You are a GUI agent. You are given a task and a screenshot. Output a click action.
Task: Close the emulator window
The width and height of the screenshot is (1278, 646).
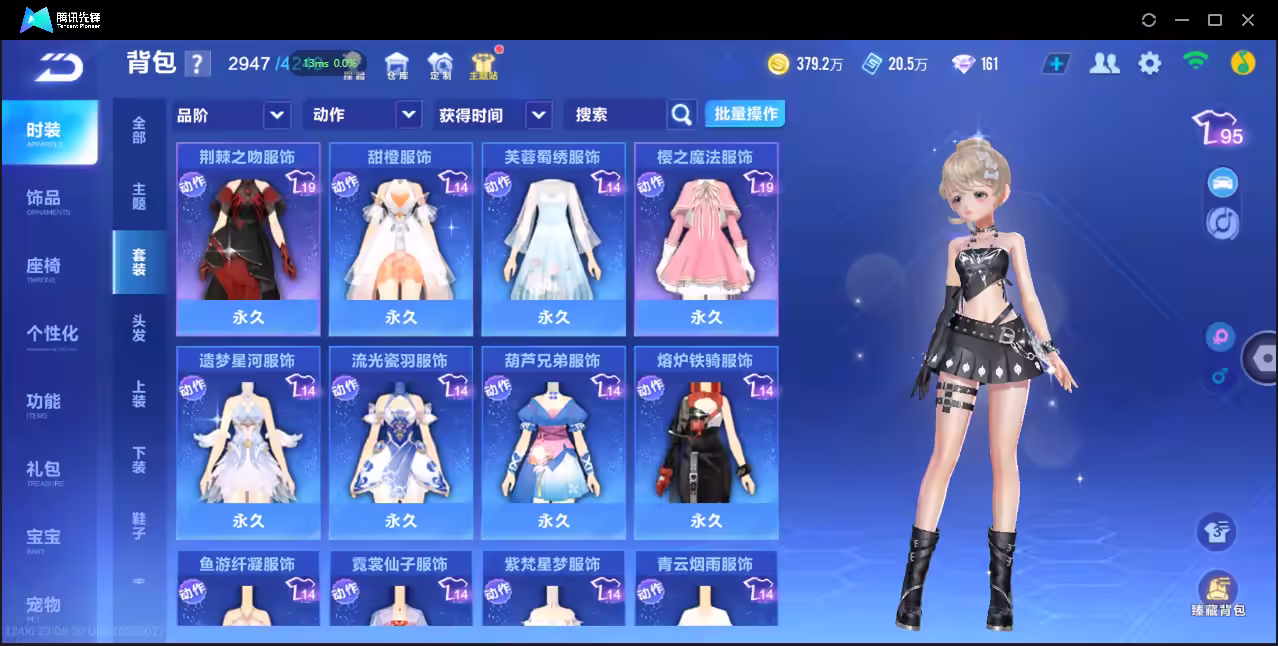(x=1248, y=20)
